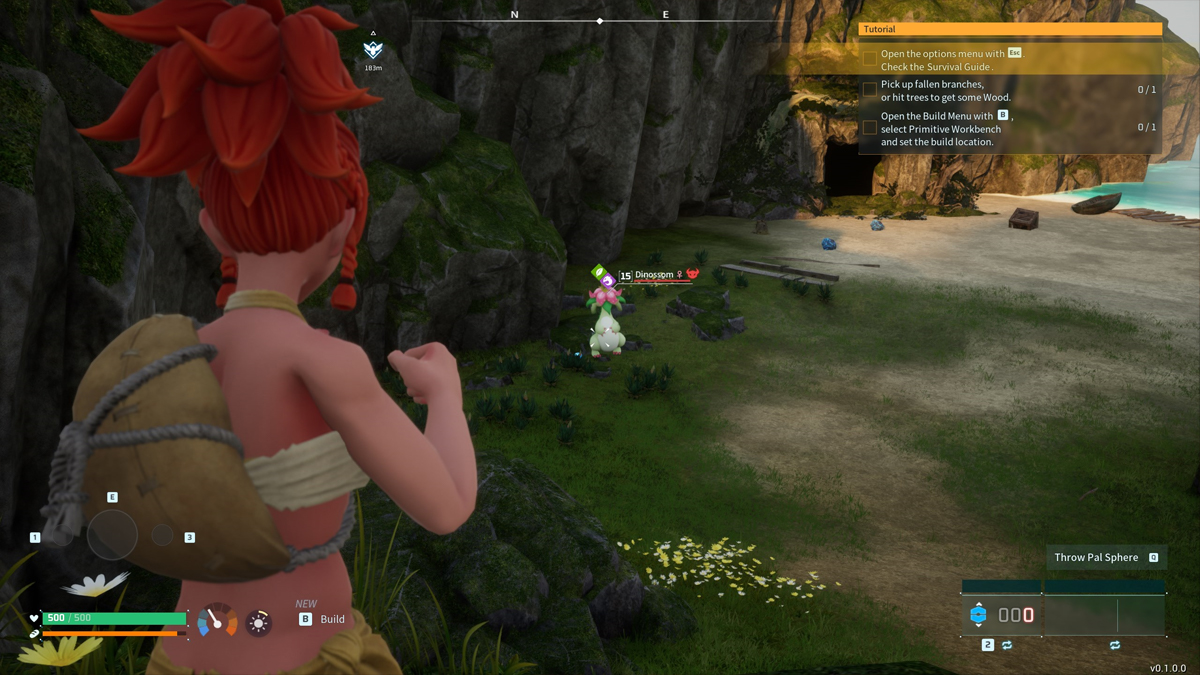The image size is (1200, 675).
Task: Click the Throw Pal Sphere label
Action: 1097,557
